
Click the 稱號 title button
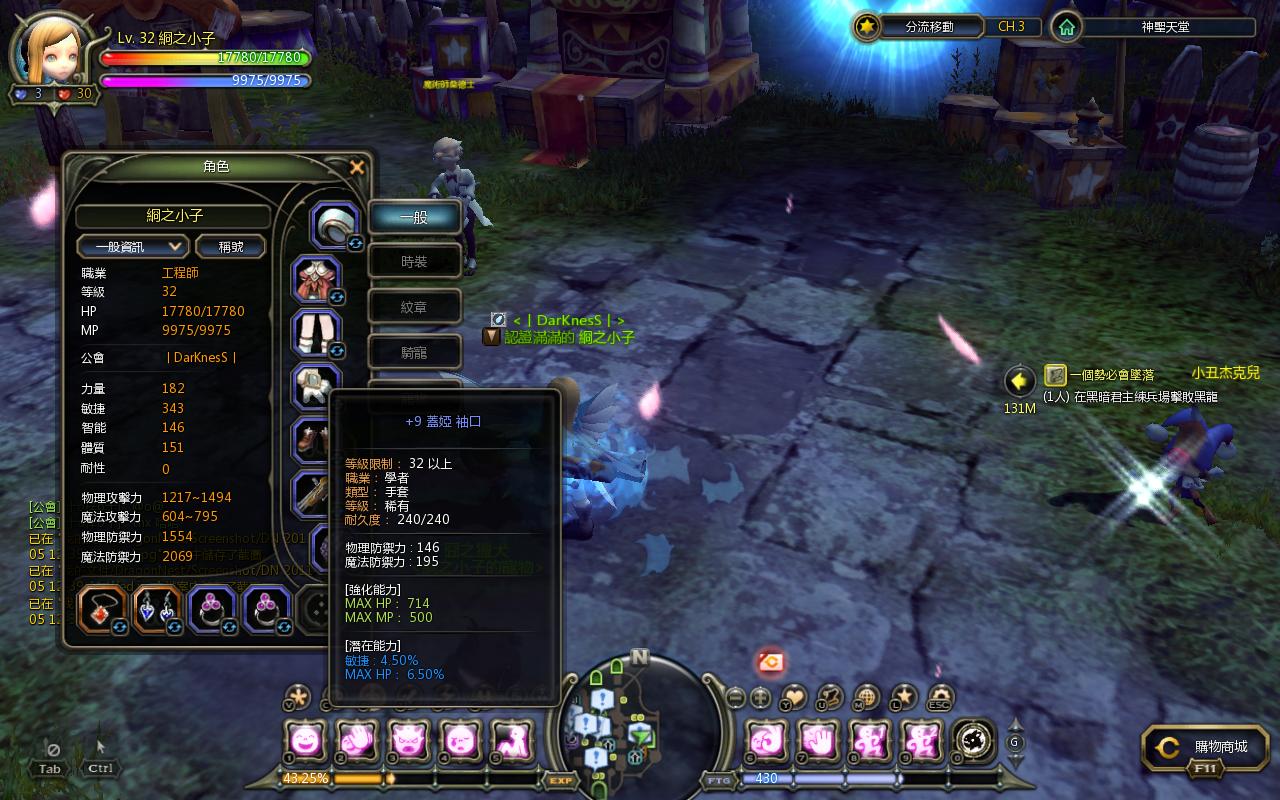click(x=230, y=246)
